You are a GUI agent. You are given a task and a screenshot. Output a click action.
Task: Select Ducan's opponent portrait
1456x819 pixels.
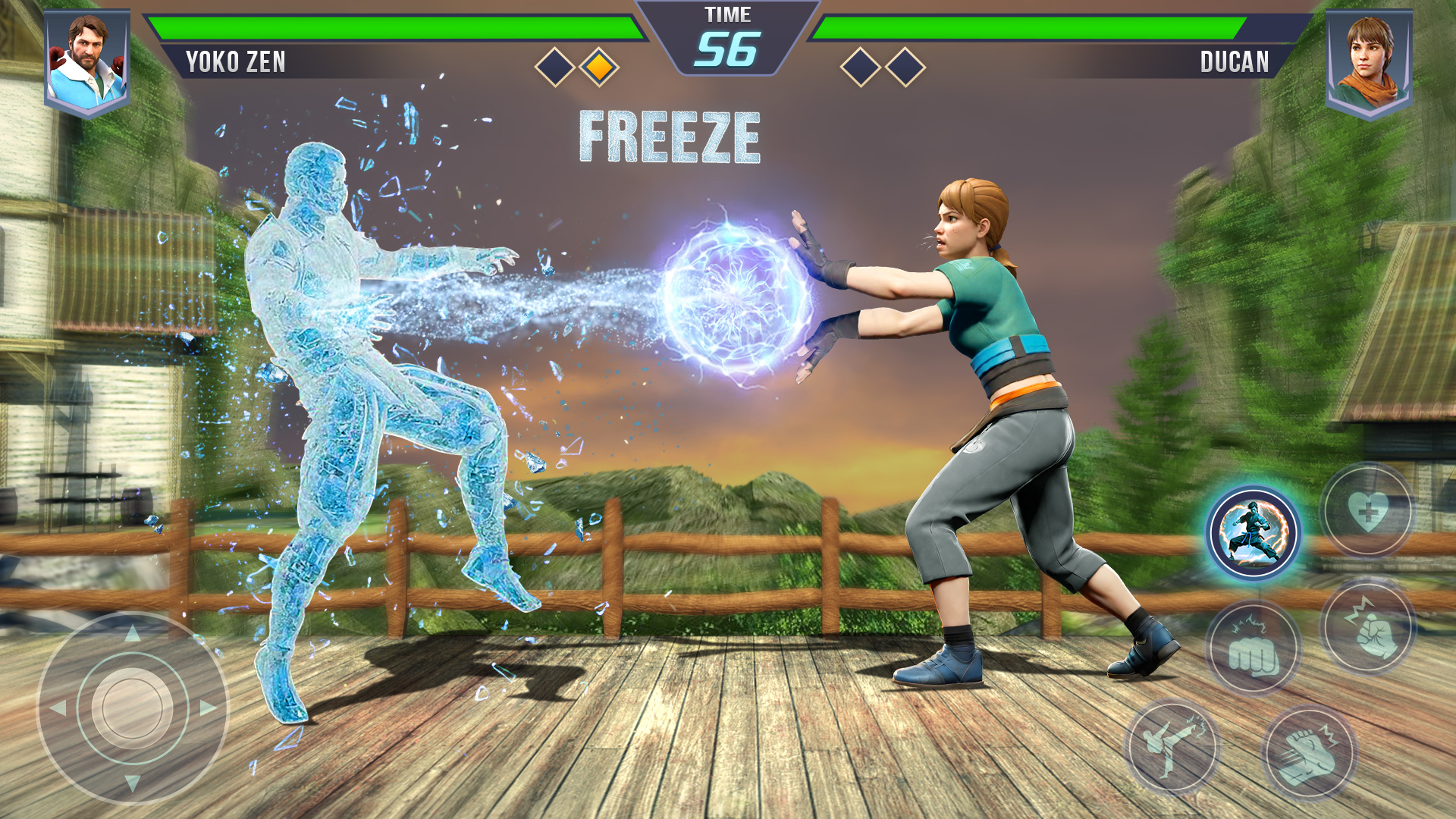1369,62
